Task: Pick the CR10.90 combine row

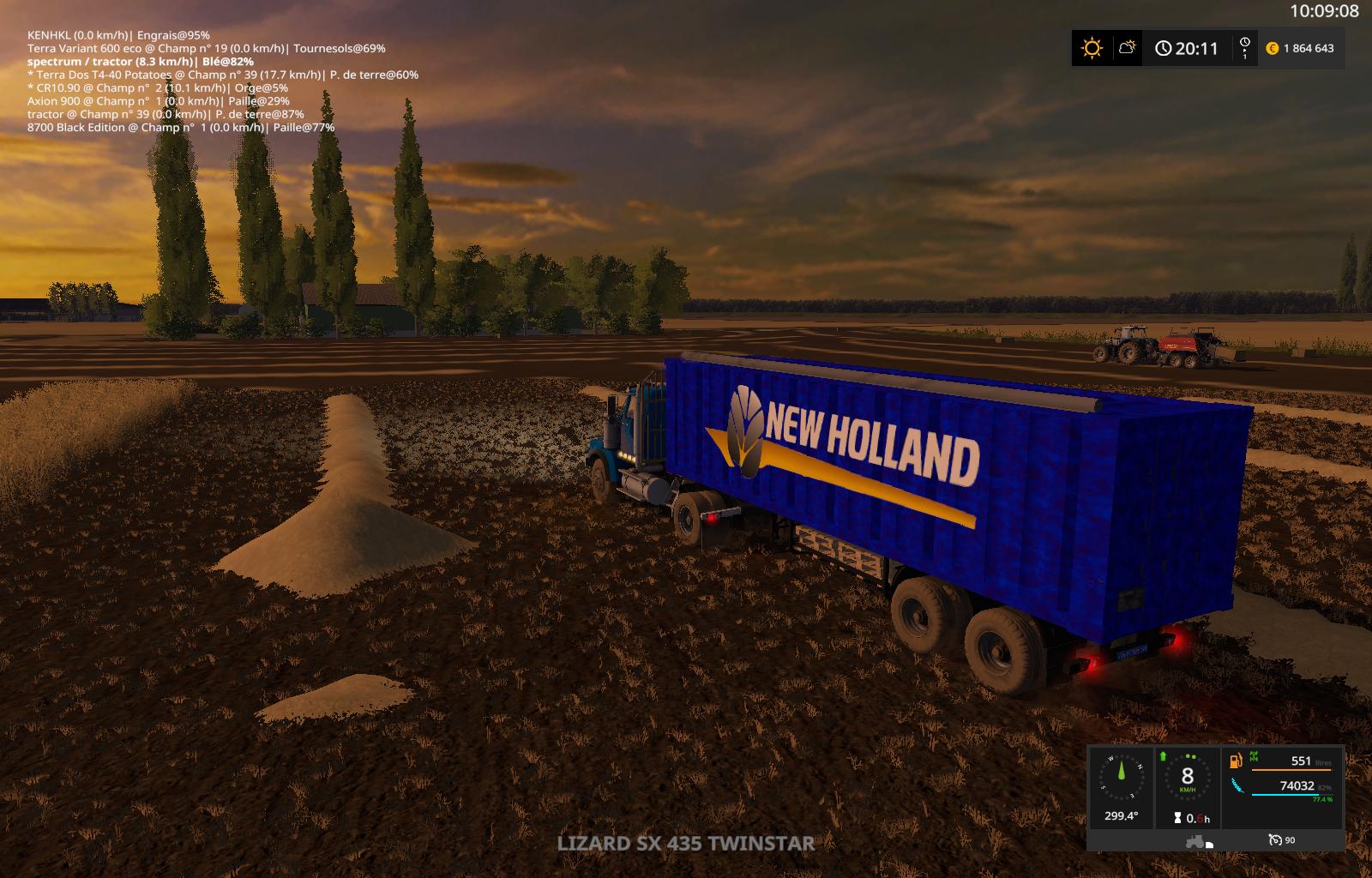Action: 158,87
